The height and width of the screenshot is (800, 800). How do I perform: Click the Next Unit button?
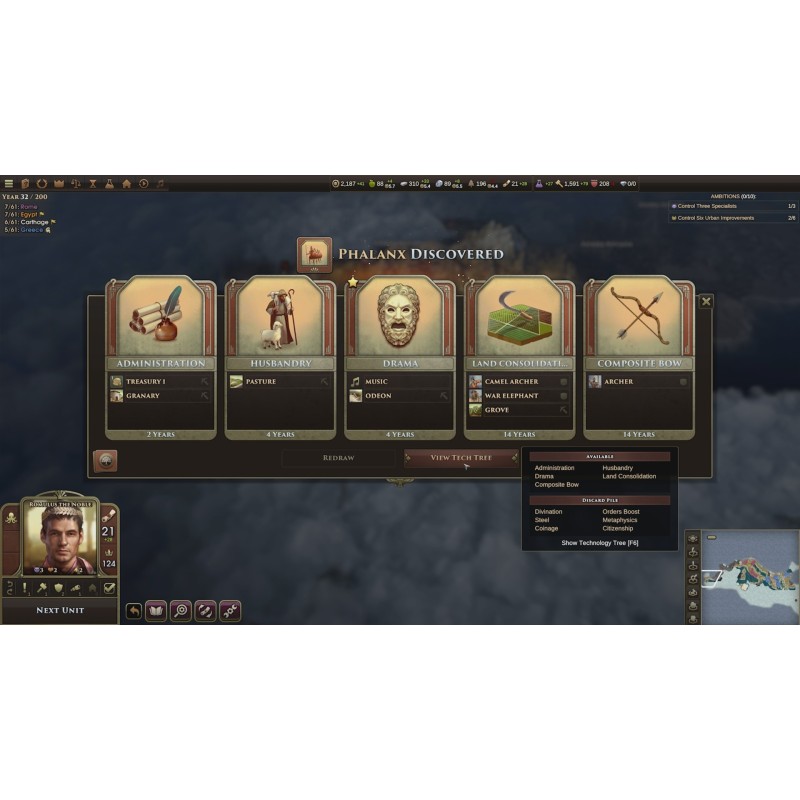[x=60, y=610]
